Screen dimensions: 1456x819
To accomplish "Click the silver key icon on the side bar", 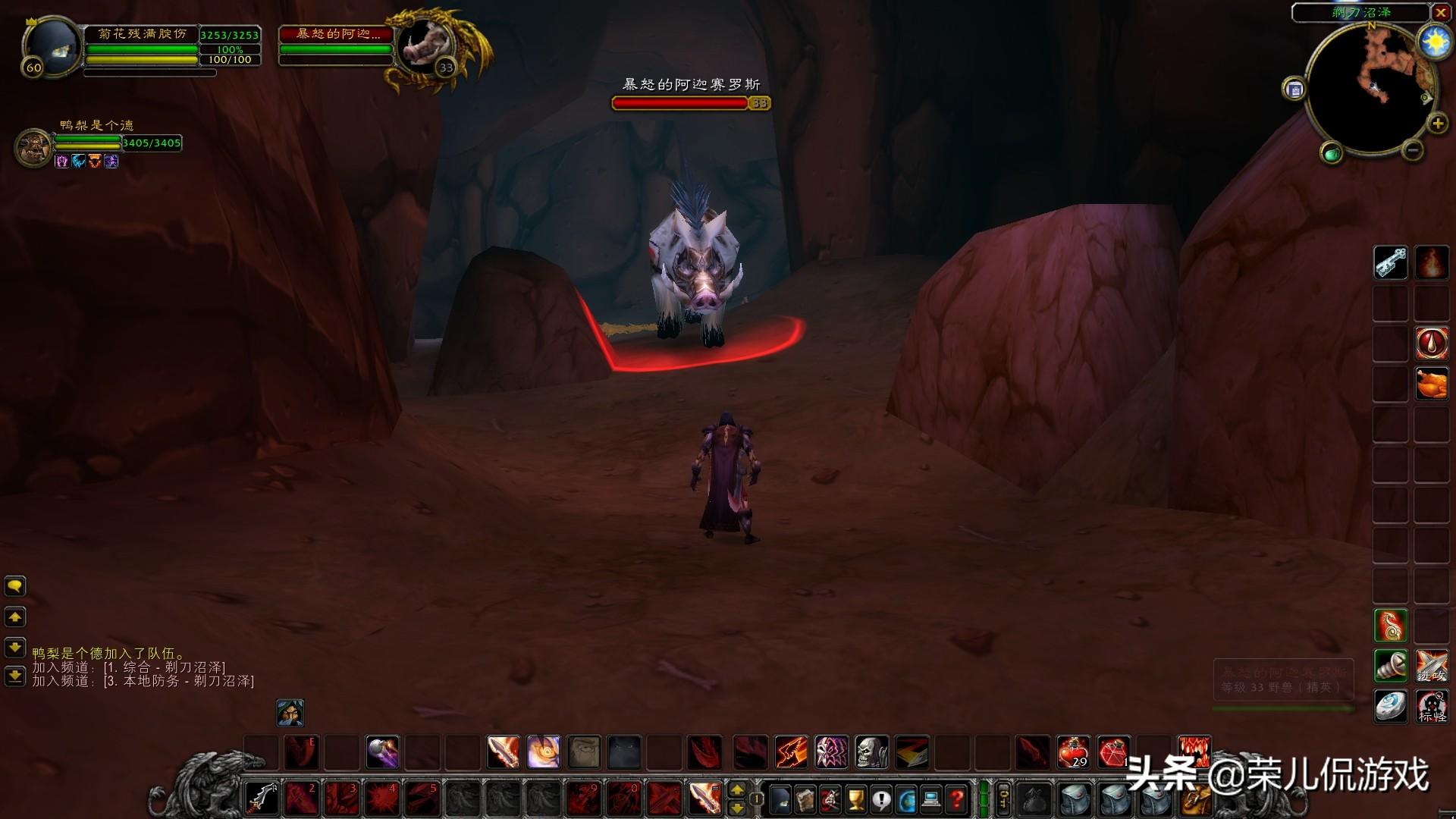I will coord(1391,263).
